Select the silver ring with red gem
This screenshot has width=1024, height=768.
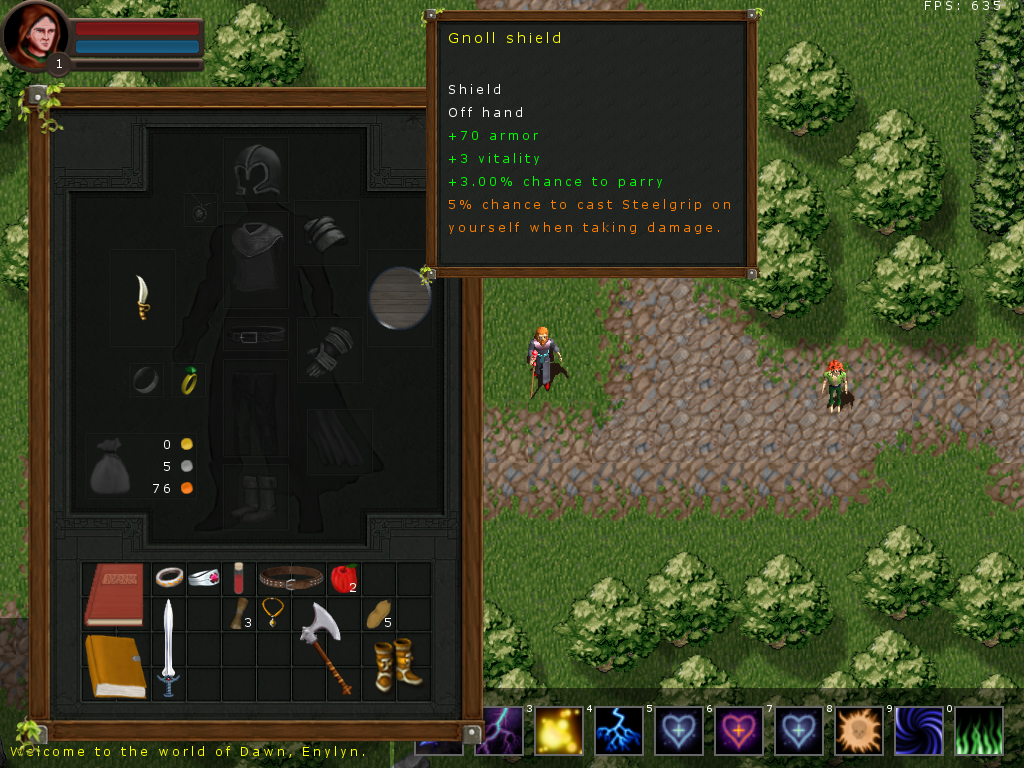point(203,578)
